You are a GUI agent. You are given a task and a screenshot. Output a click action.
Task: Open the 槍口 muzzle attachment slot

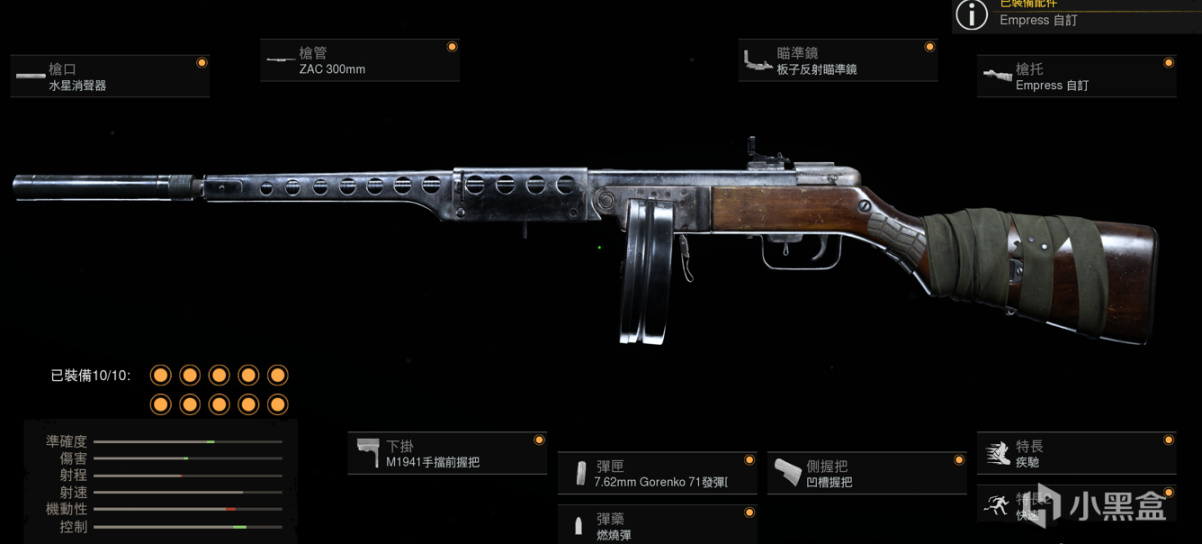109,77
